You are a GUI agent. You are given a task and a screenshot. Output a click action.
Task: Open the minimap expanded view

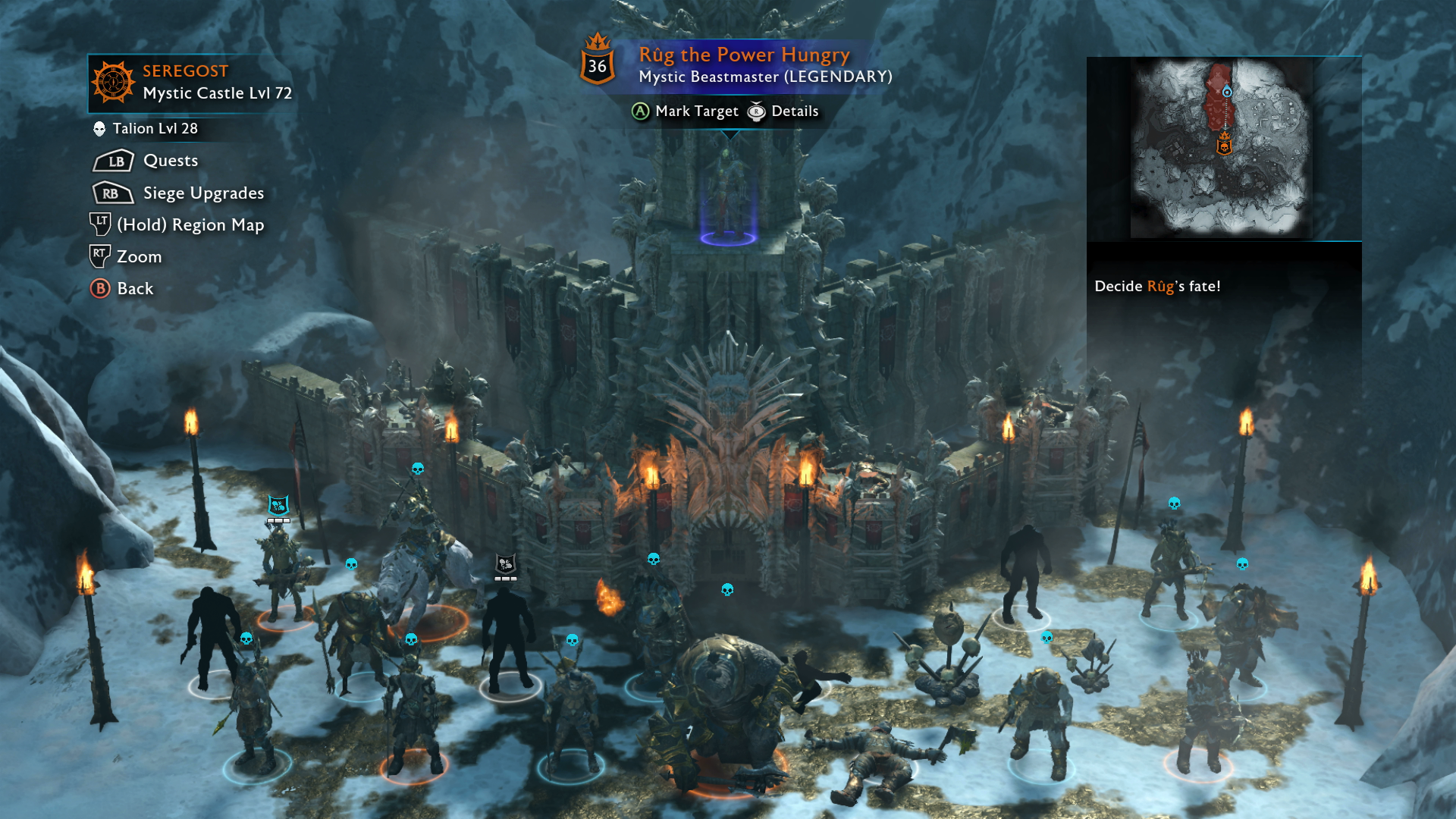pyautogui.click(x=1223, y=144)
